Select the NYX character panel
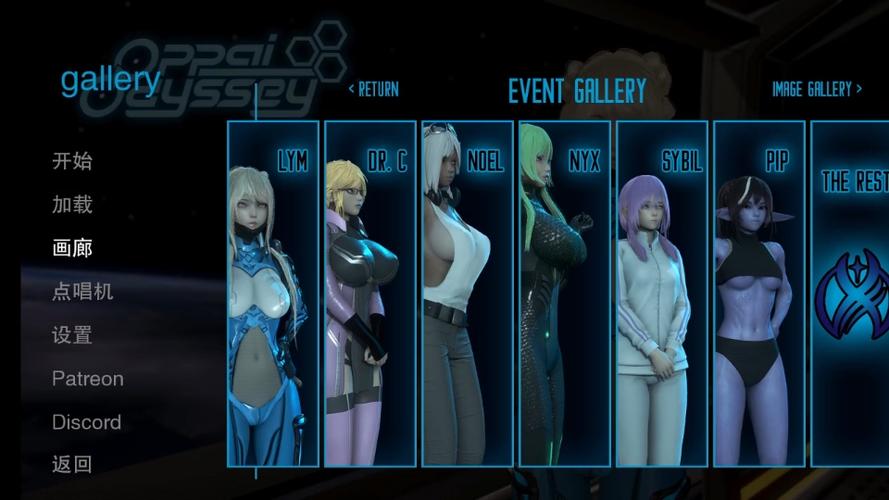889x500 pixels. [x=564, y=293]
